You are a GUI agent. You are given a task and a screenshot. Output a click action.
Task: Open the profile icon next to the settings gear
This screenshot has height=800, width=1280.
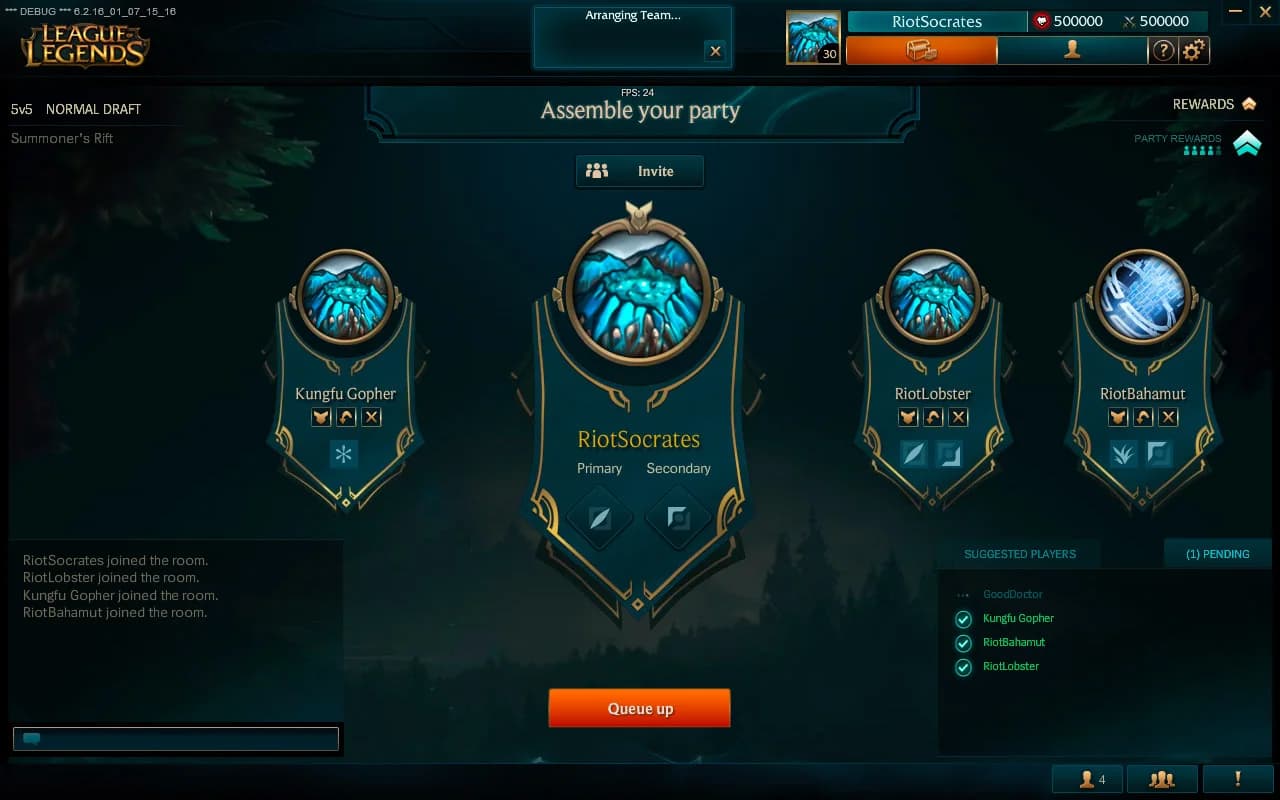1071,49
